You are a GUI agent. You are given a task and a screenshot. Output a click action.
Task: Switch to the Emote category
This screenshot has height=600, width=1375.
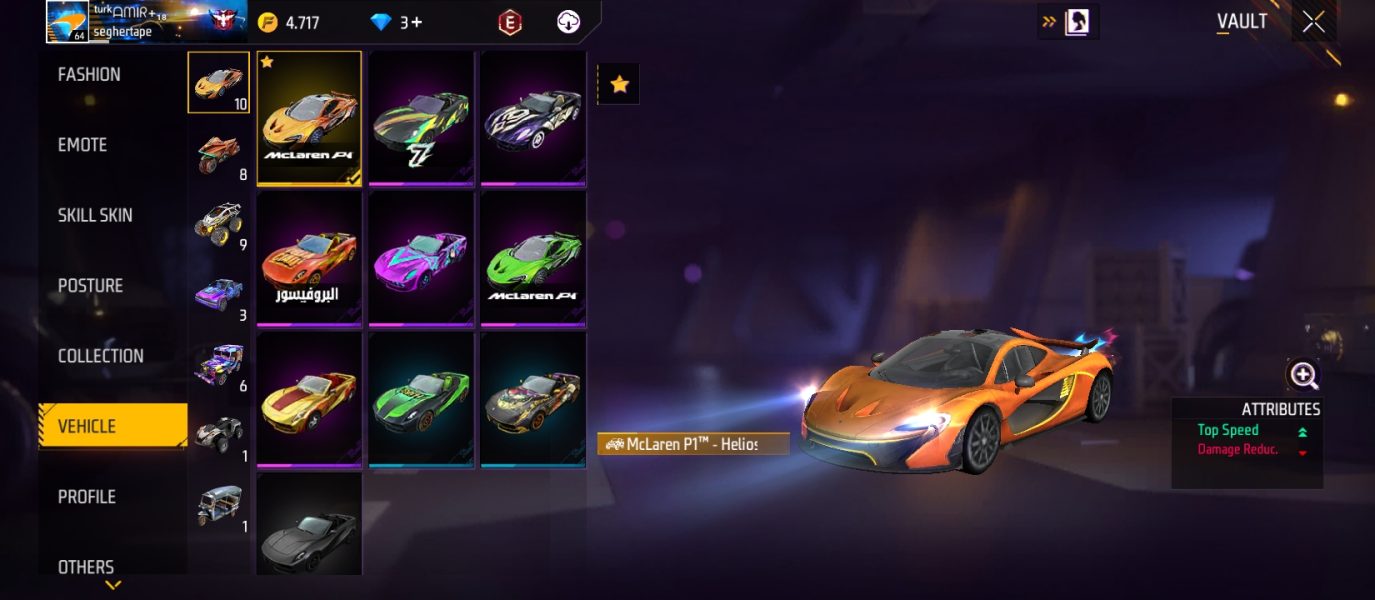coord(82,145)
